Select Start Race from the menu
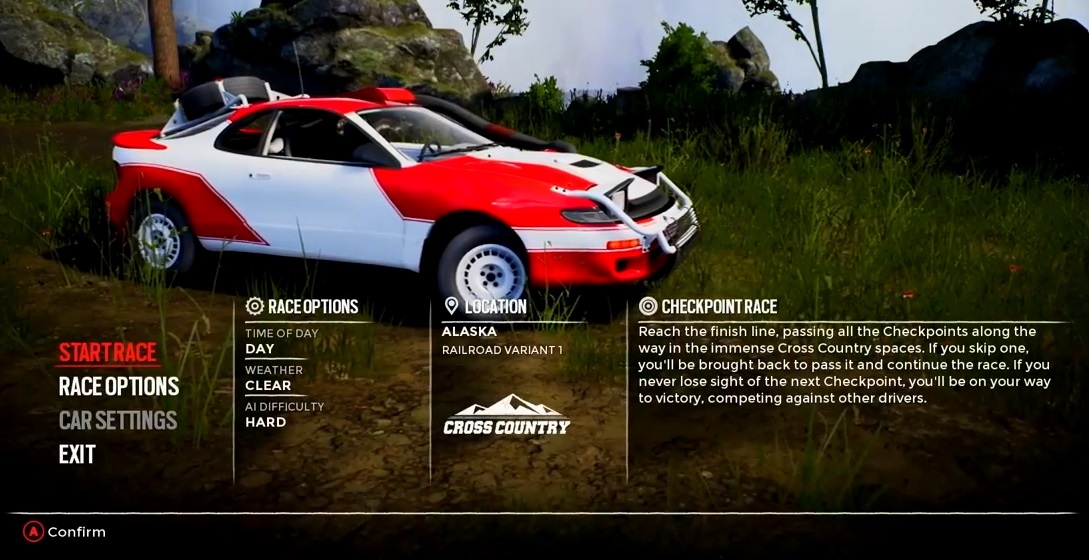This screenshot has width=1089, height=560. click(108, 352)
